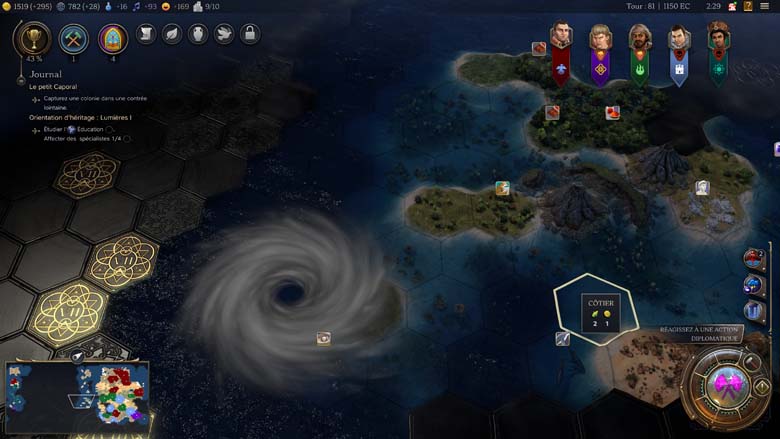
Task: Open the Civilopedia question mark icon
Action: [x=748, y=6]
